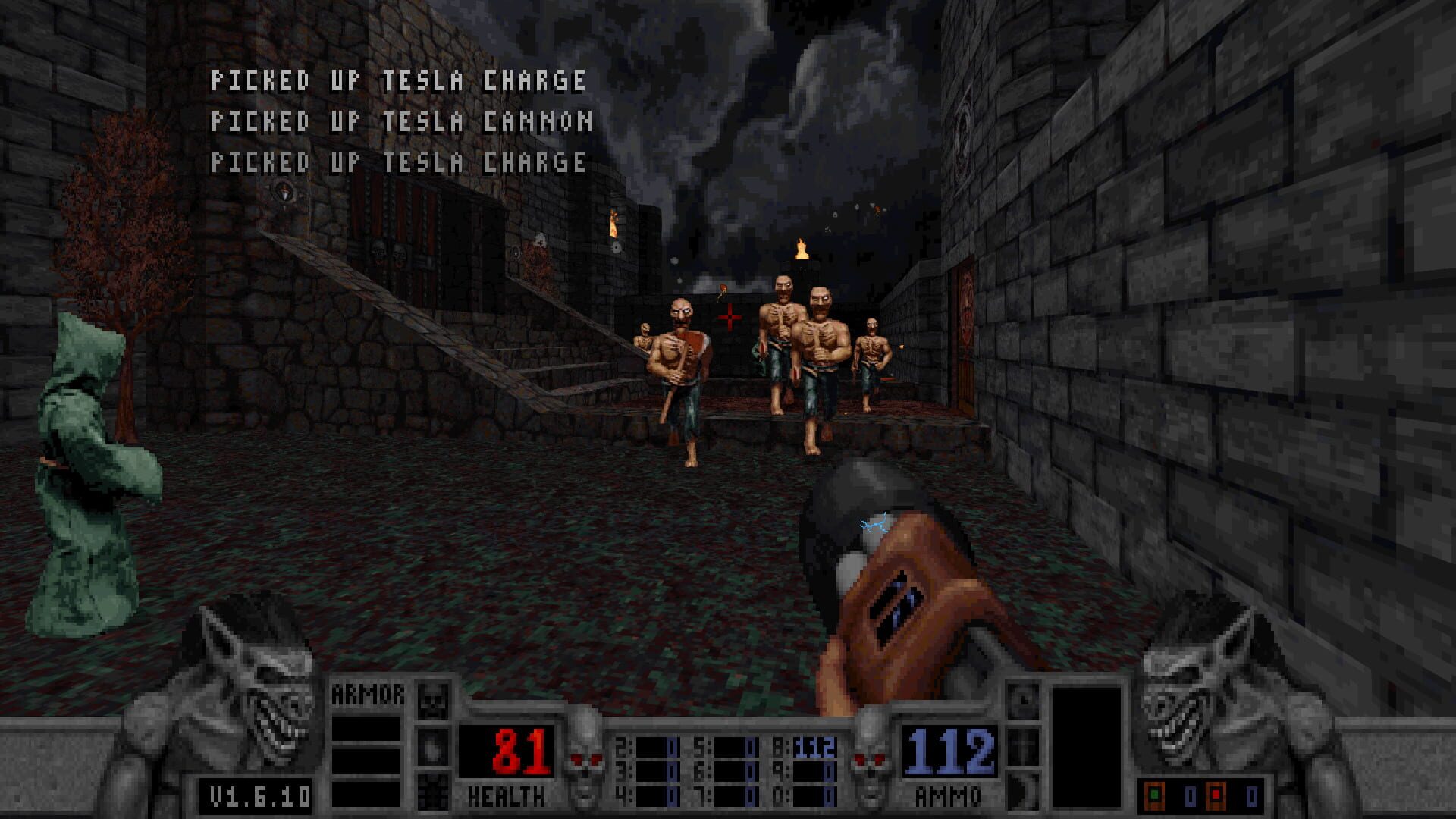Click the HEALTH label under the 81 counter

coord(507,795)
